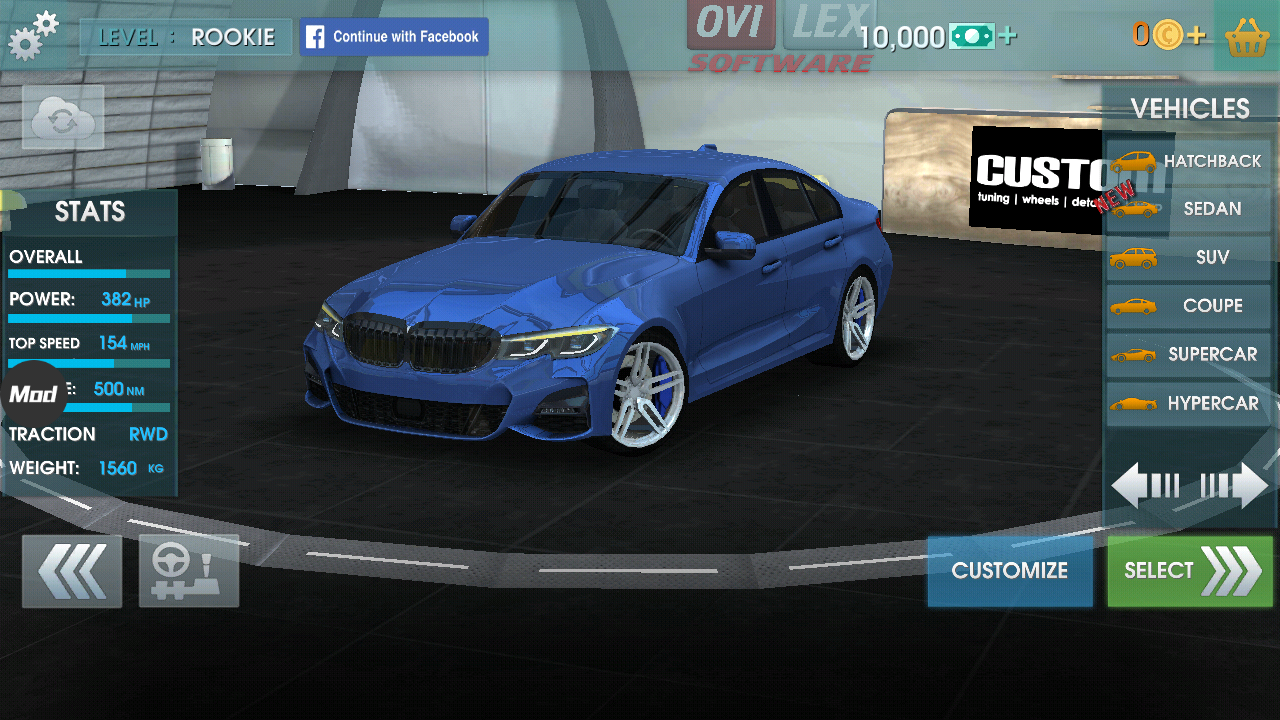1280x720 pixels.
Task: Switch to the Coupe category
Action: [1188, 306]
